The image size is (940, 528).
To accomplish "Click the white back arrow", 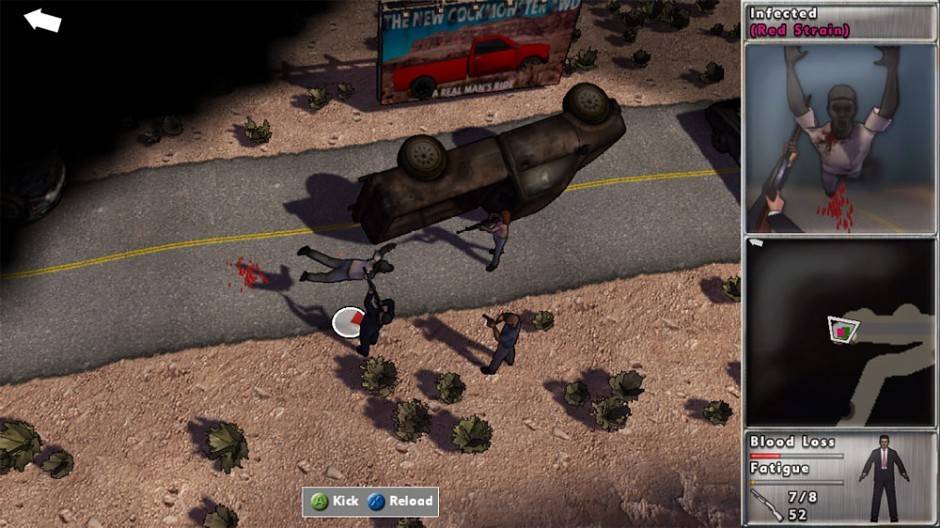I will [x=42, y=20].
